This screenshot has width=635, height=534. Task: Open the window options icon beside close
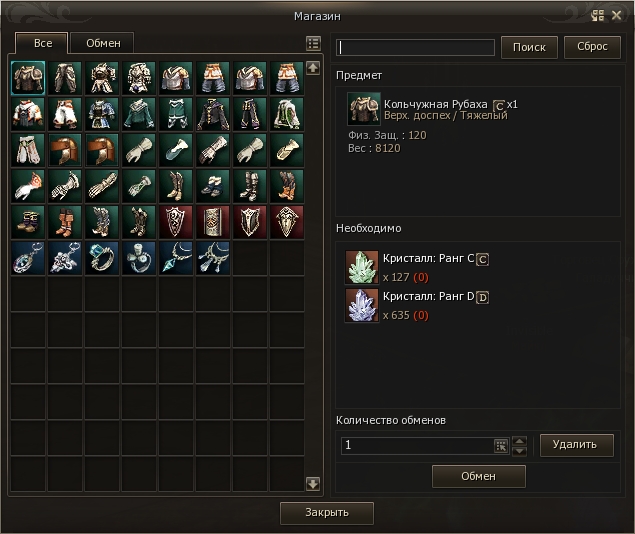tap(598, 15)
